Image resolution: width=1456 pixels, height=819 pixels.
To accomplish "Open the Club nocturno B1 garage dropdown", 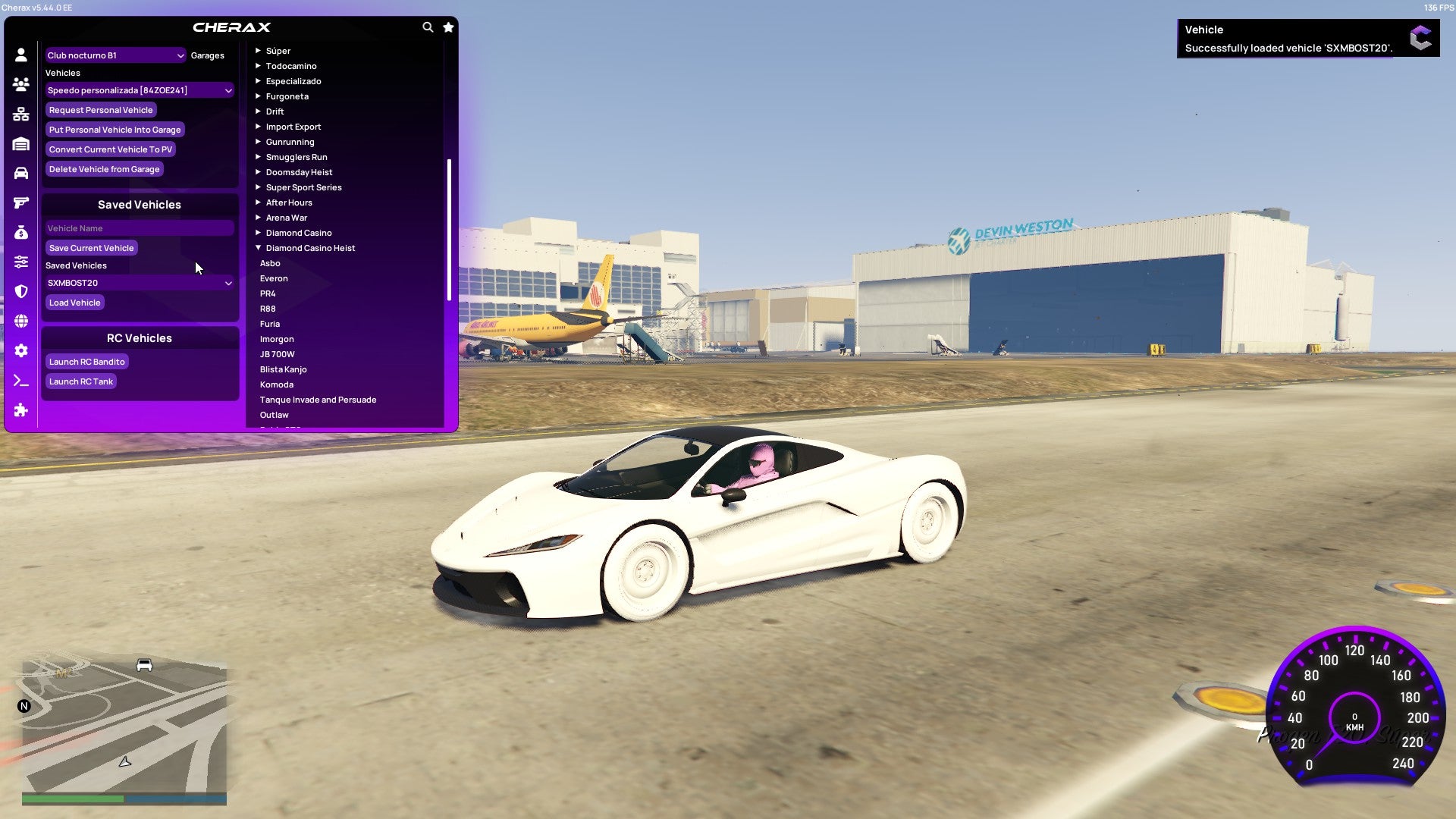I will 115,55.
